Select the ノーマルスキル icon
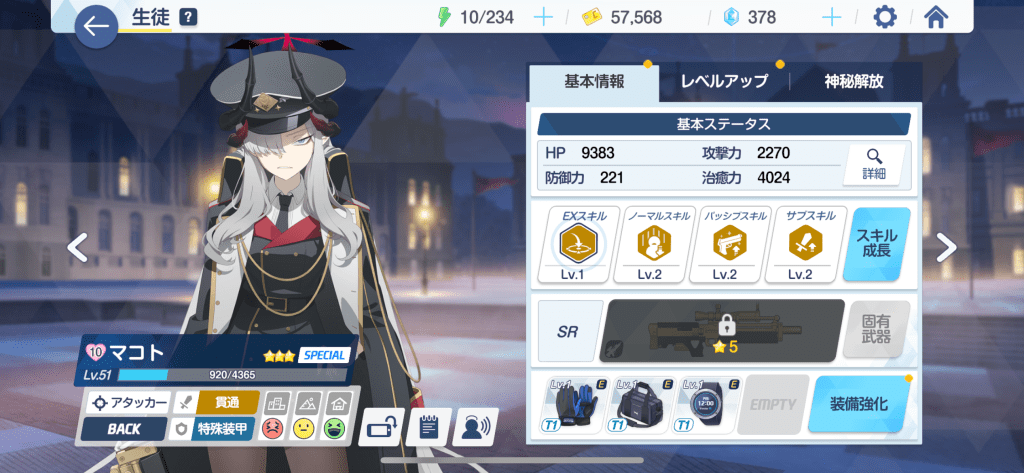 [x=654, y=244]
